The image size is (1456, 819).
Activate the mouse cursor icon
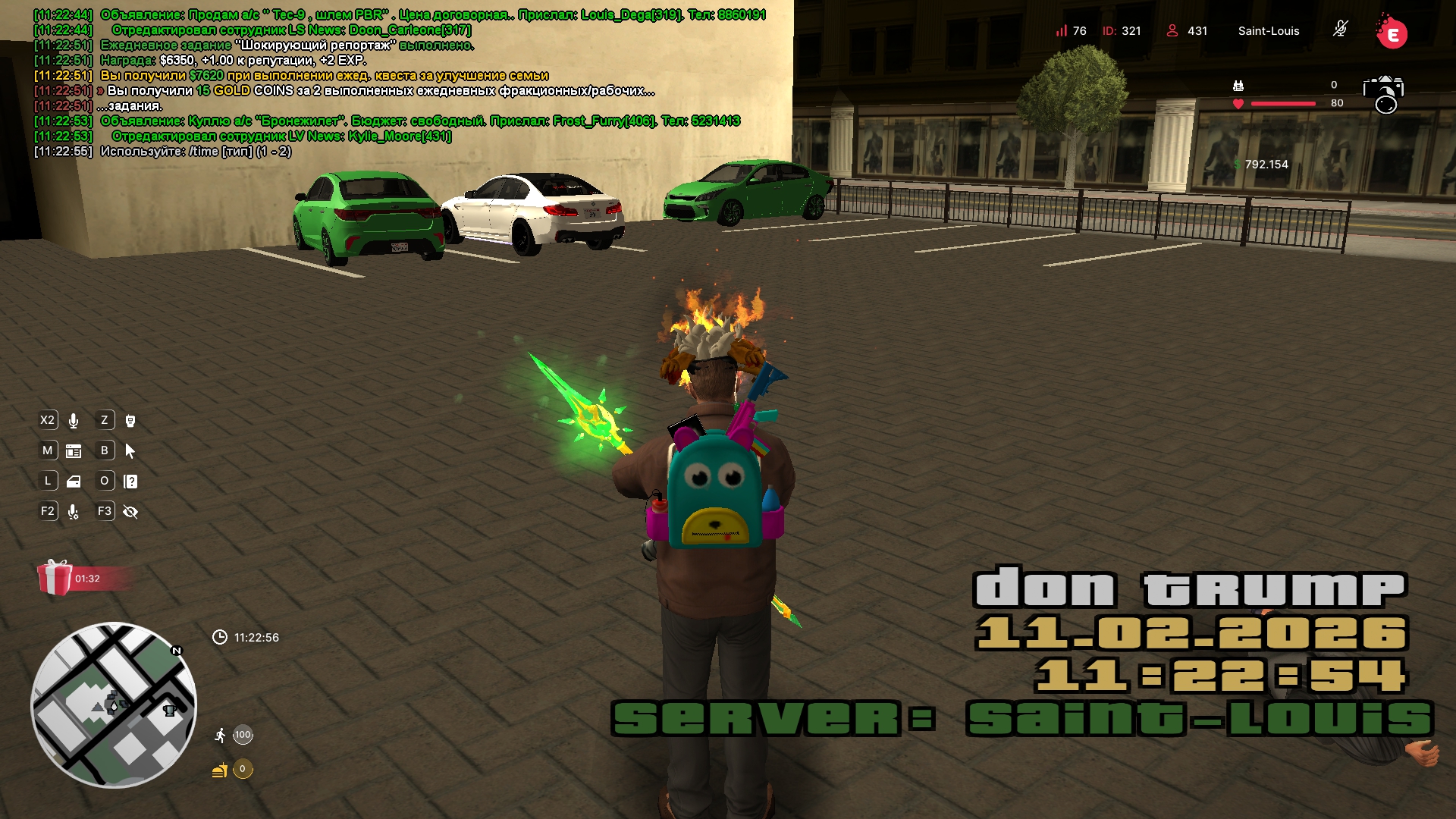(130, 451)
